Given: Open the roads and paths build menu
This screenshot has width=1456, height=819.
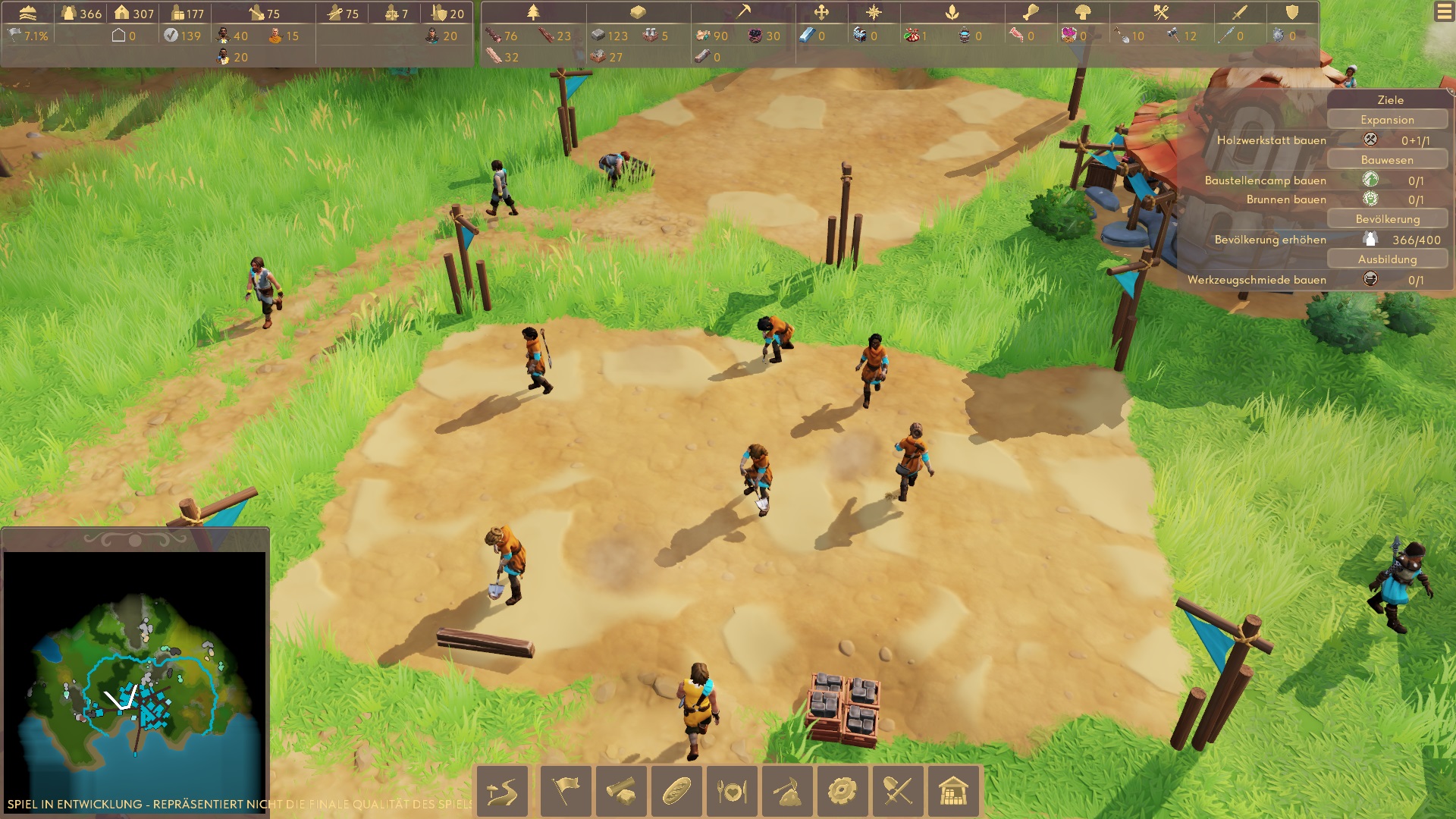Looking at the screenshot, I should [502, 791].
